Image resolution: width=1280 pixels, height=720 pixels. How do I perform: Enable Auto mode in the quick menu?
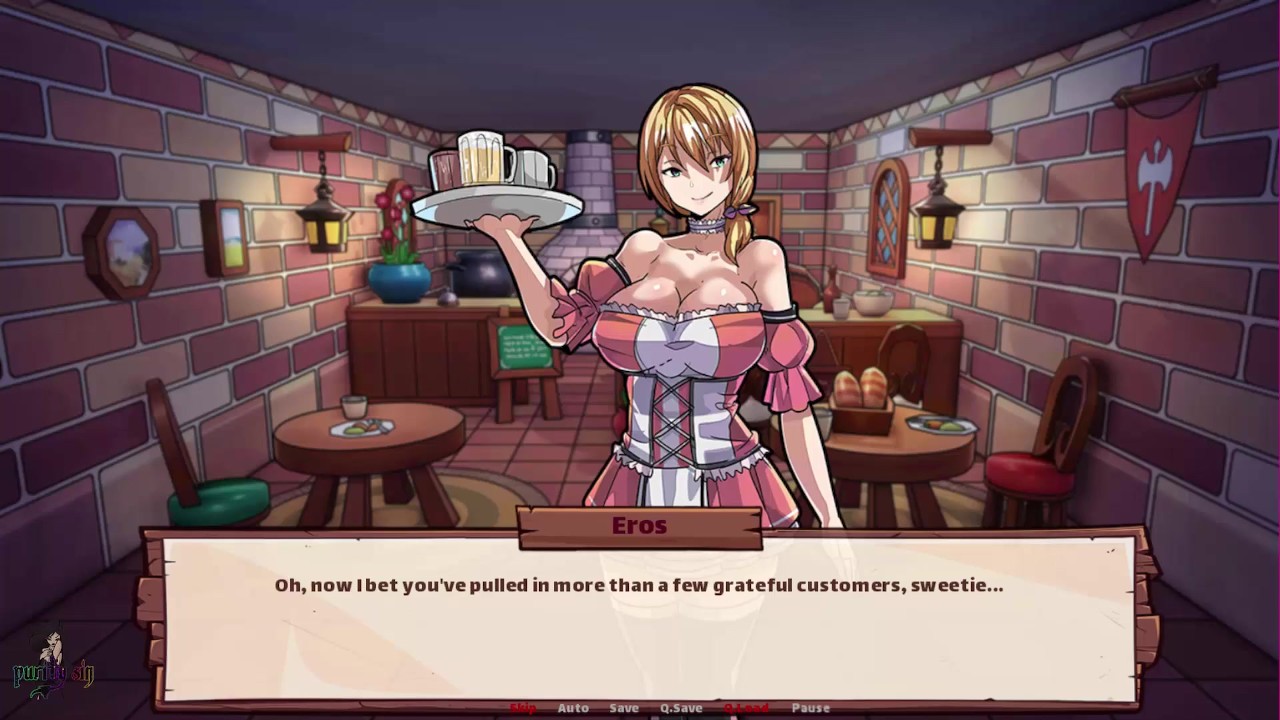[573, 707]
